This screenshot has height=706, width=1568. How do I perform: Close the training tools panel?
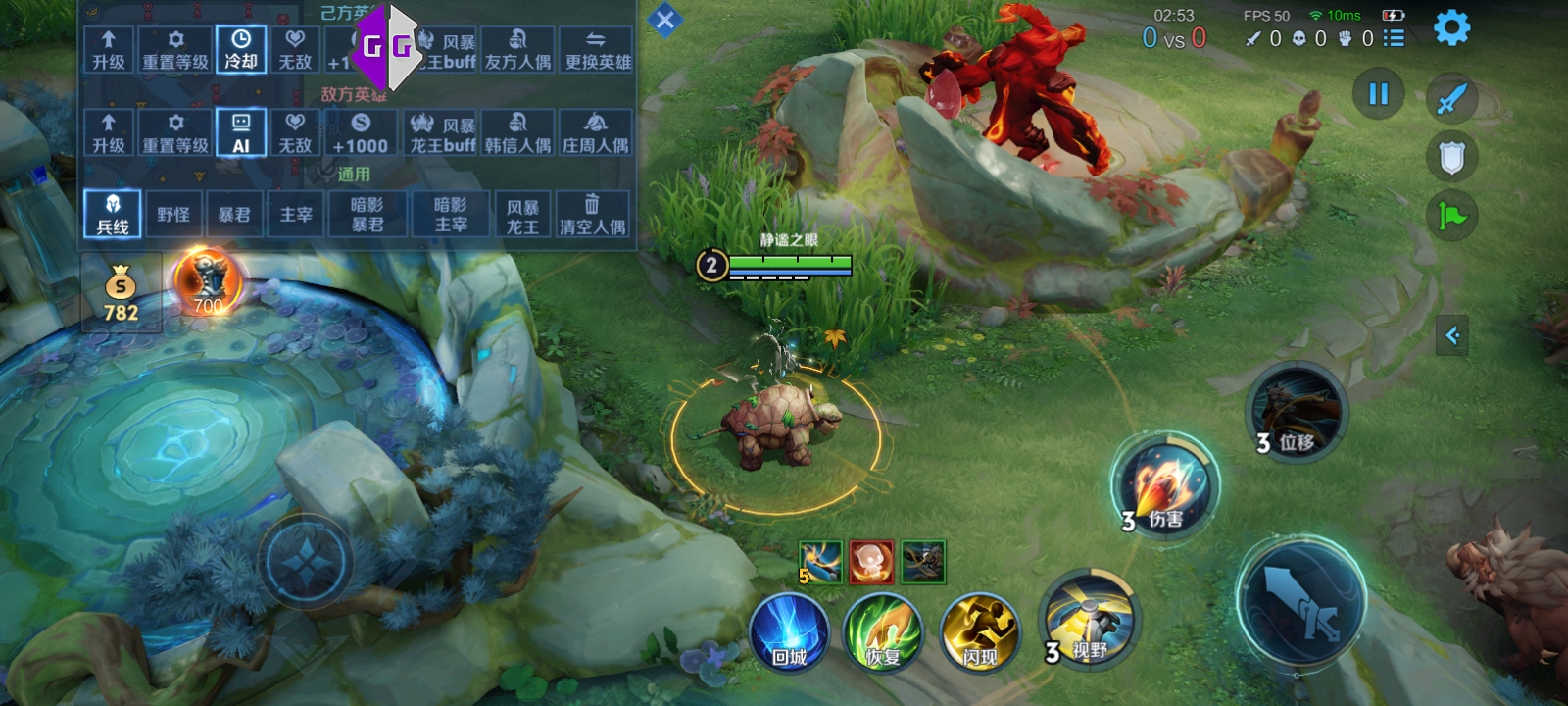point(664,20)
